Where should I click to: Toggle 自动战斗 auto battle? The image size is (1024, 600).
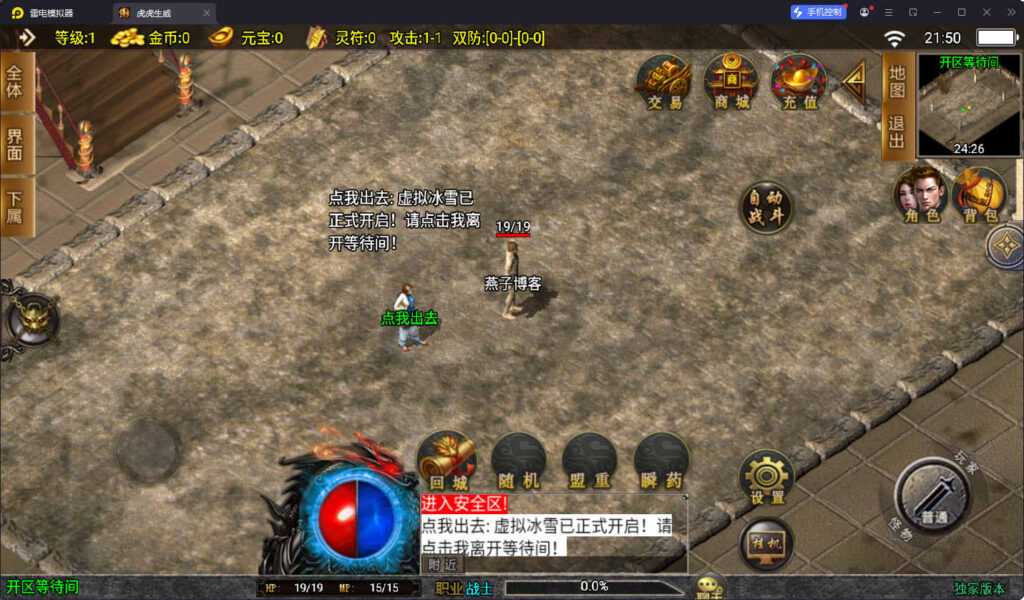pos(766,210)
